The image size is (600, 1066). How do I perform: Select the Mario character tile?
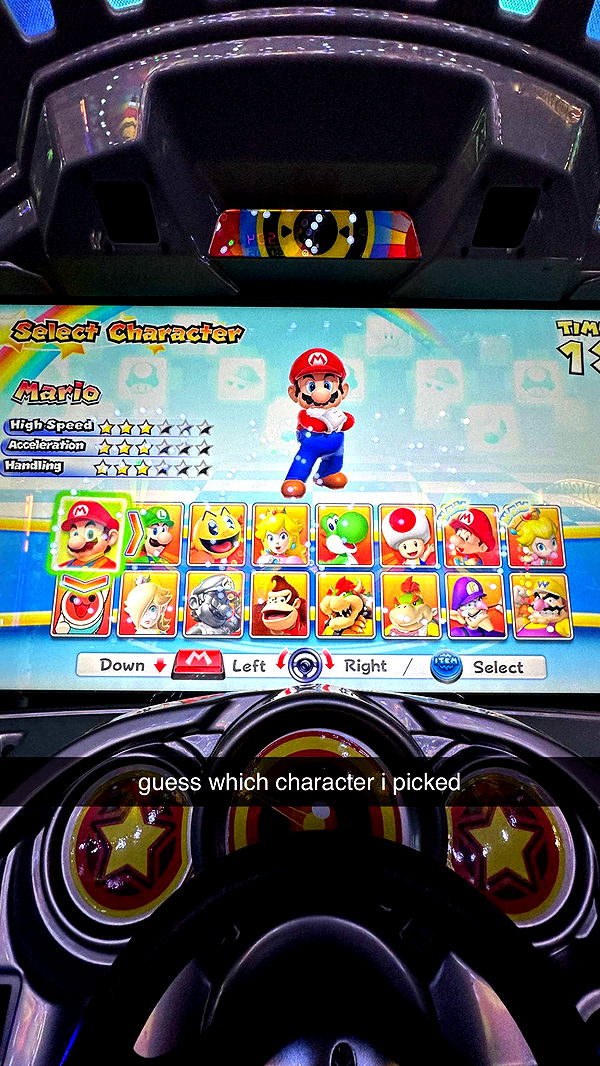point(89,533)
